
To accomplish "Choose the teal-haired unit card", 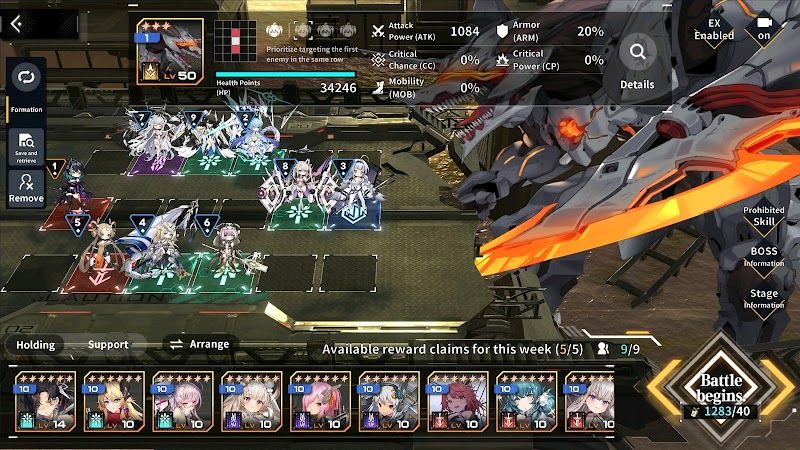I will 527,402.
